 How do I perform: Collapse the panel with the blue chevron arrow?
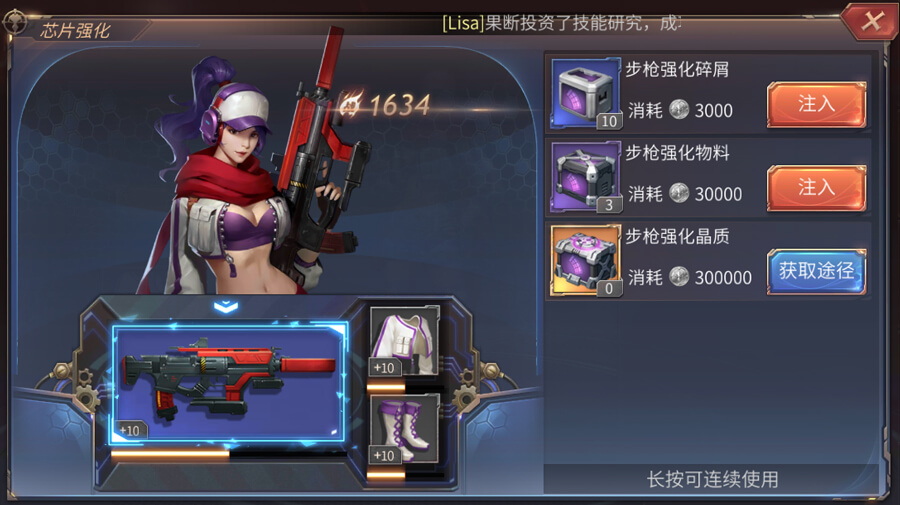(x=226, y=305)
